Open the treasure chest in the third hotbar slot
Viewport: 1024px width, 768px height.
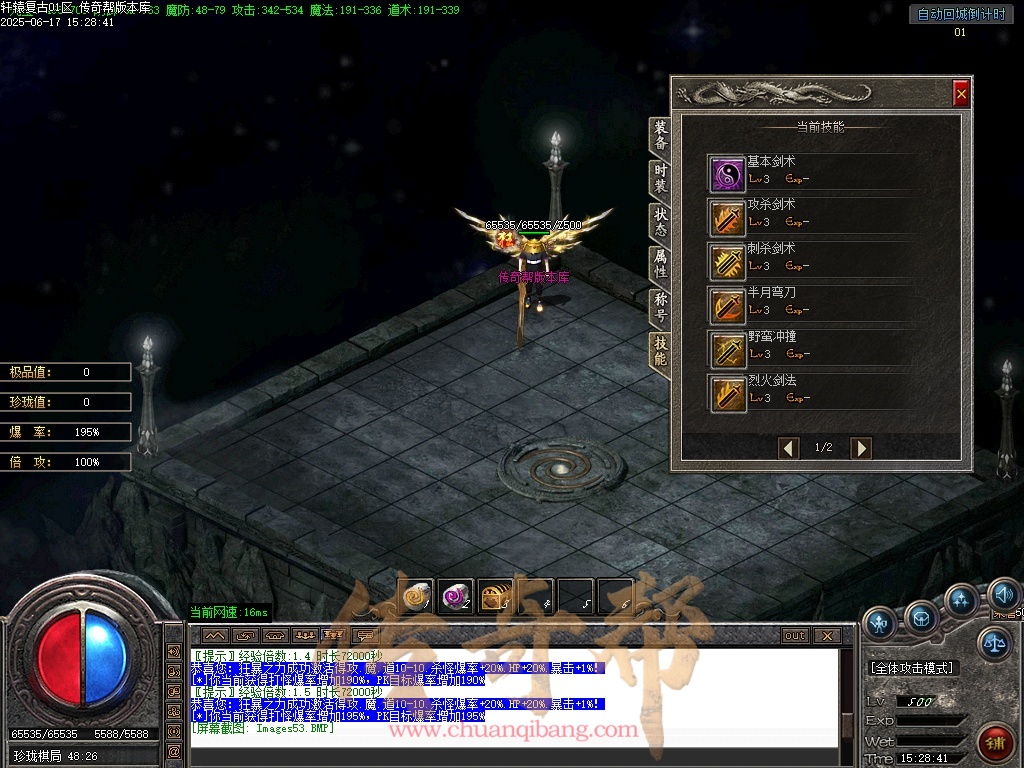495,596
